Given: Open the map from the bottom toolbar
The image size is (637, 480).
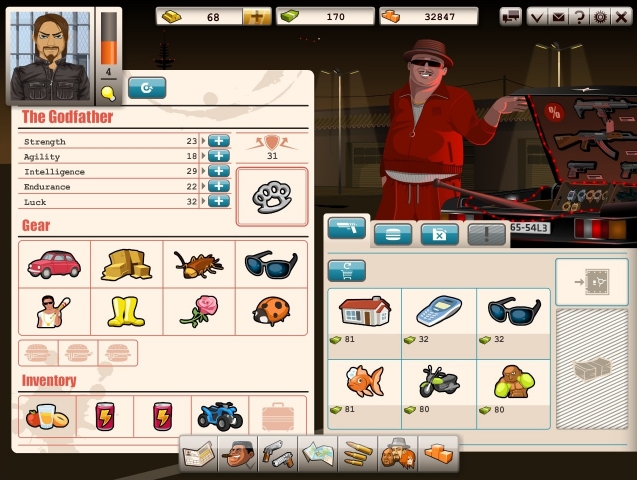Looking at the screenshot, I should point(317,453).
